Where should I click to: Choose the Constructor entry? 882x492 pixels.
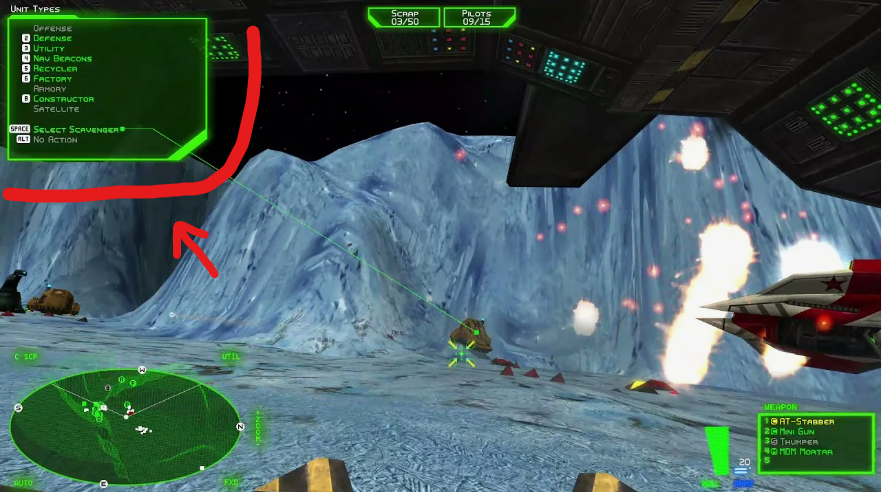point(63,99)
